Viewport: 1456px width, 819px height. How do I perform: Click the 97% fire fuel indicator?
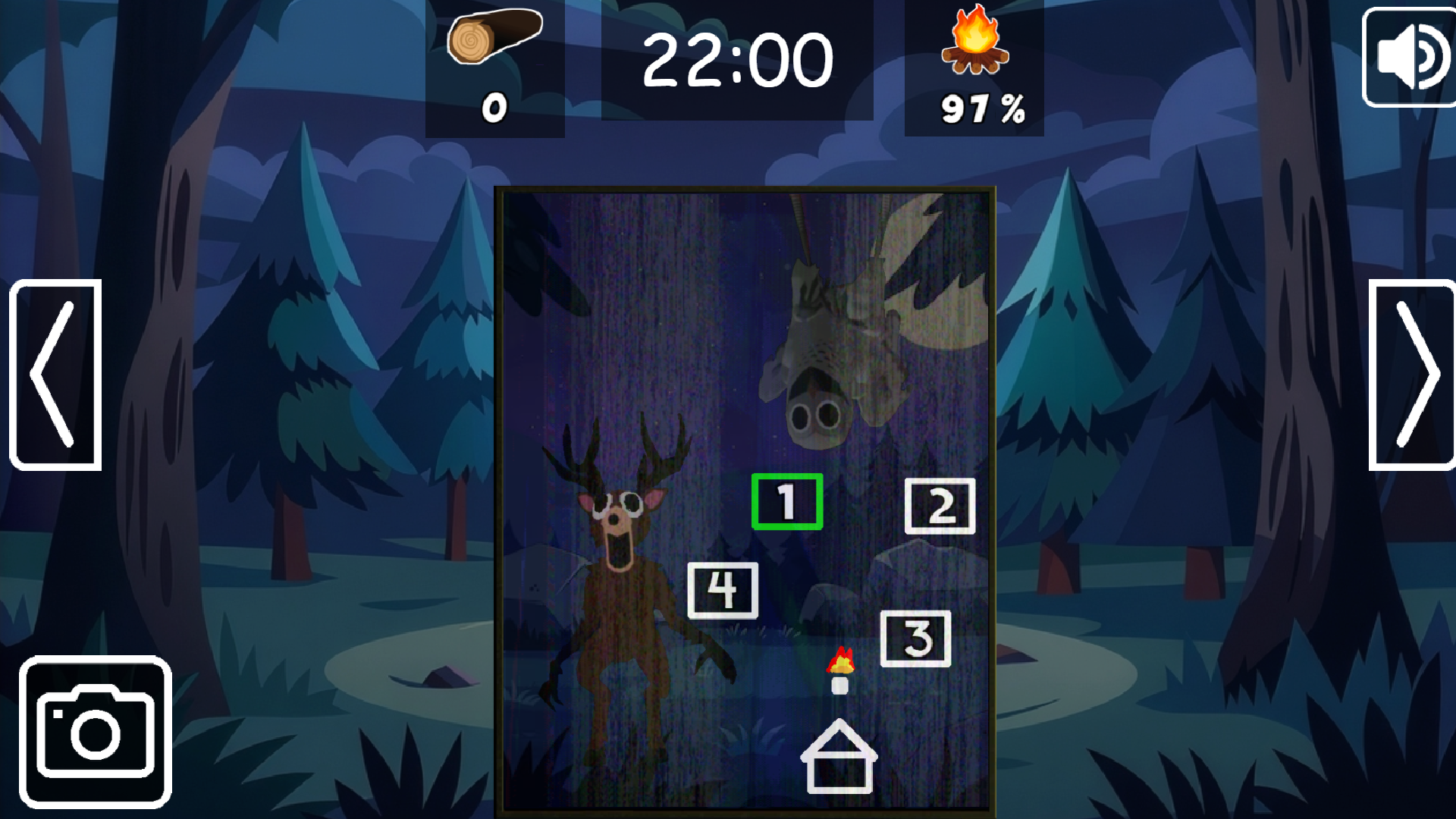click(981, 106)
